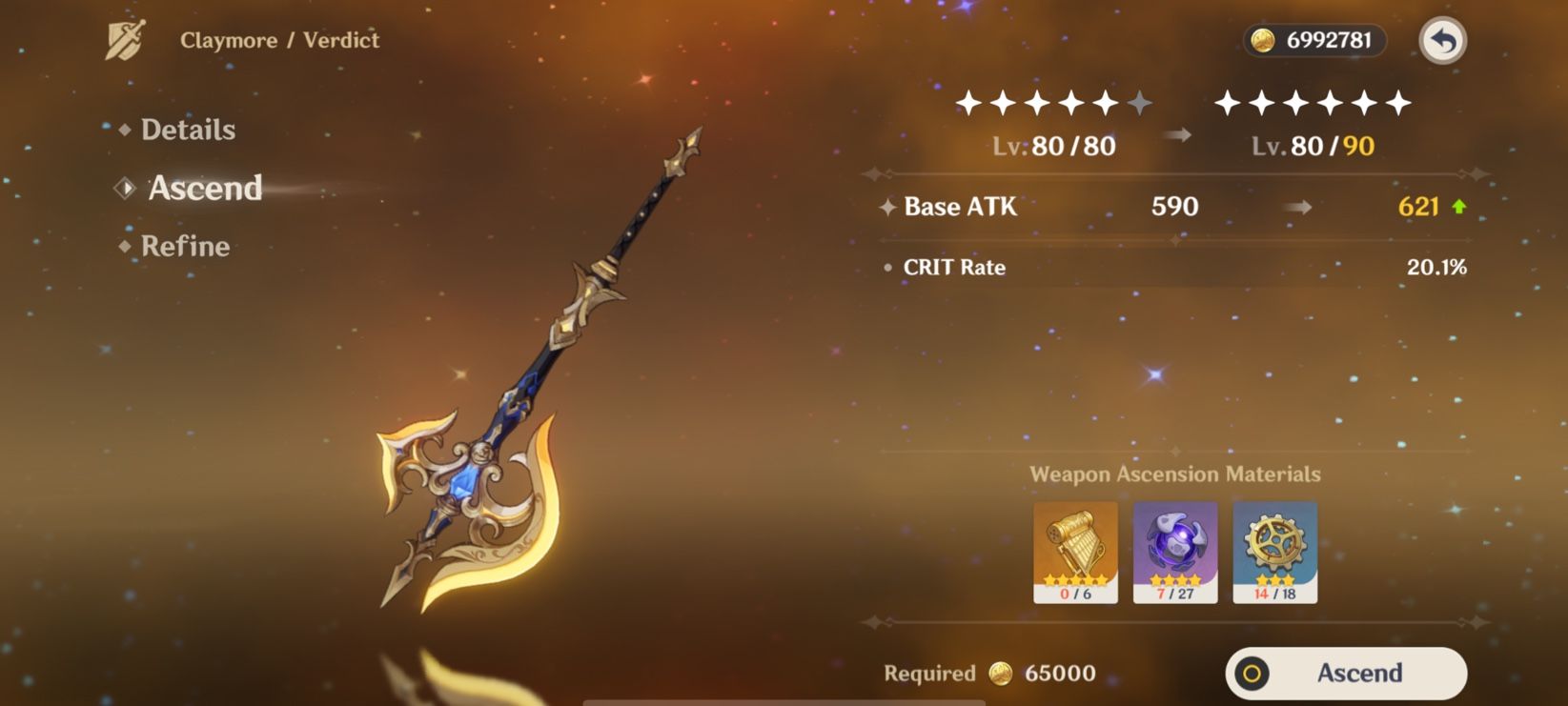The width and height of the screenshot is (1568, 706).
Task: Select the purple material showing 7/27
Action: click(1175, 551)
